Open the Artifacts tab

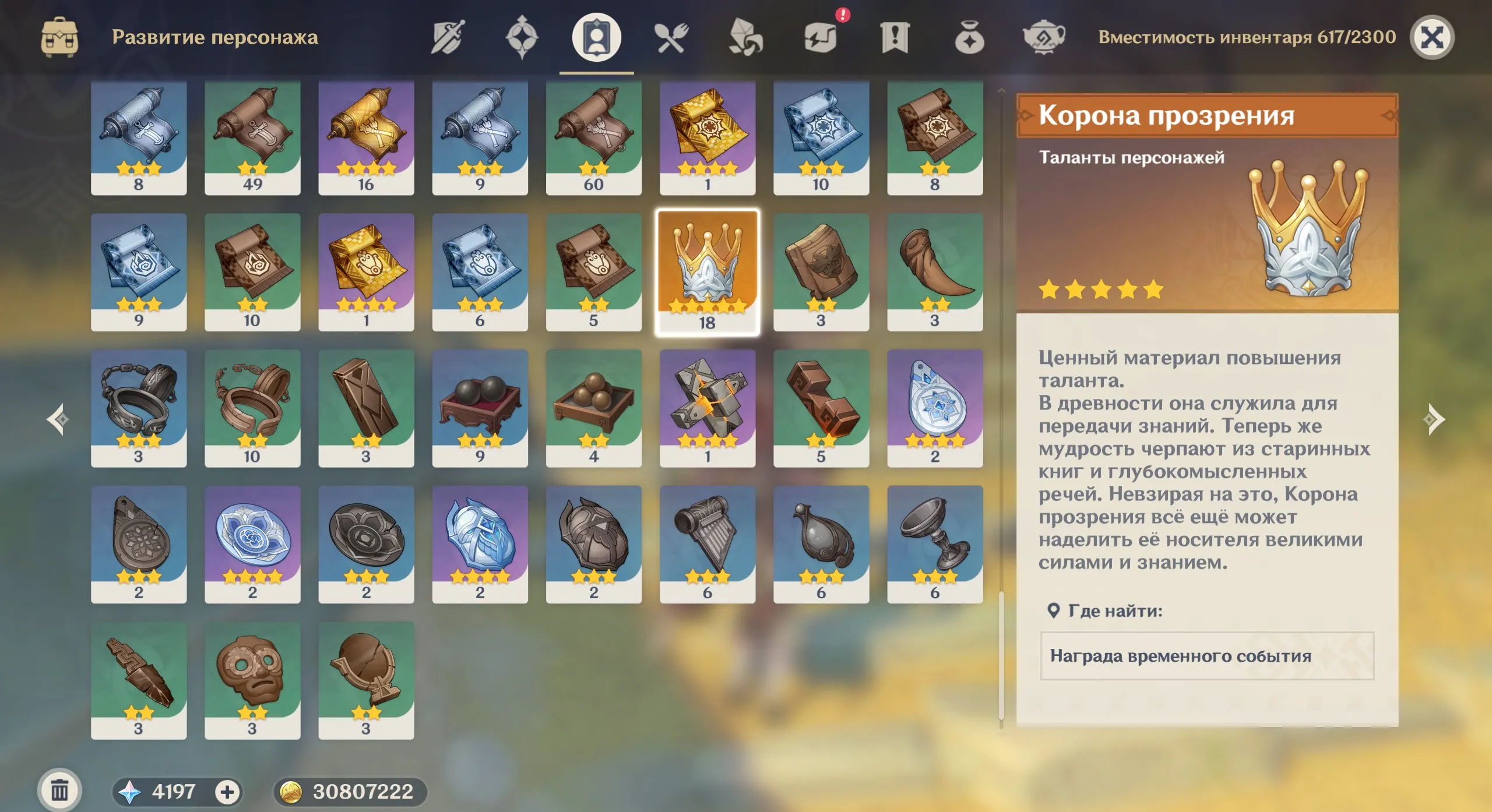click(x=522, y=38)
